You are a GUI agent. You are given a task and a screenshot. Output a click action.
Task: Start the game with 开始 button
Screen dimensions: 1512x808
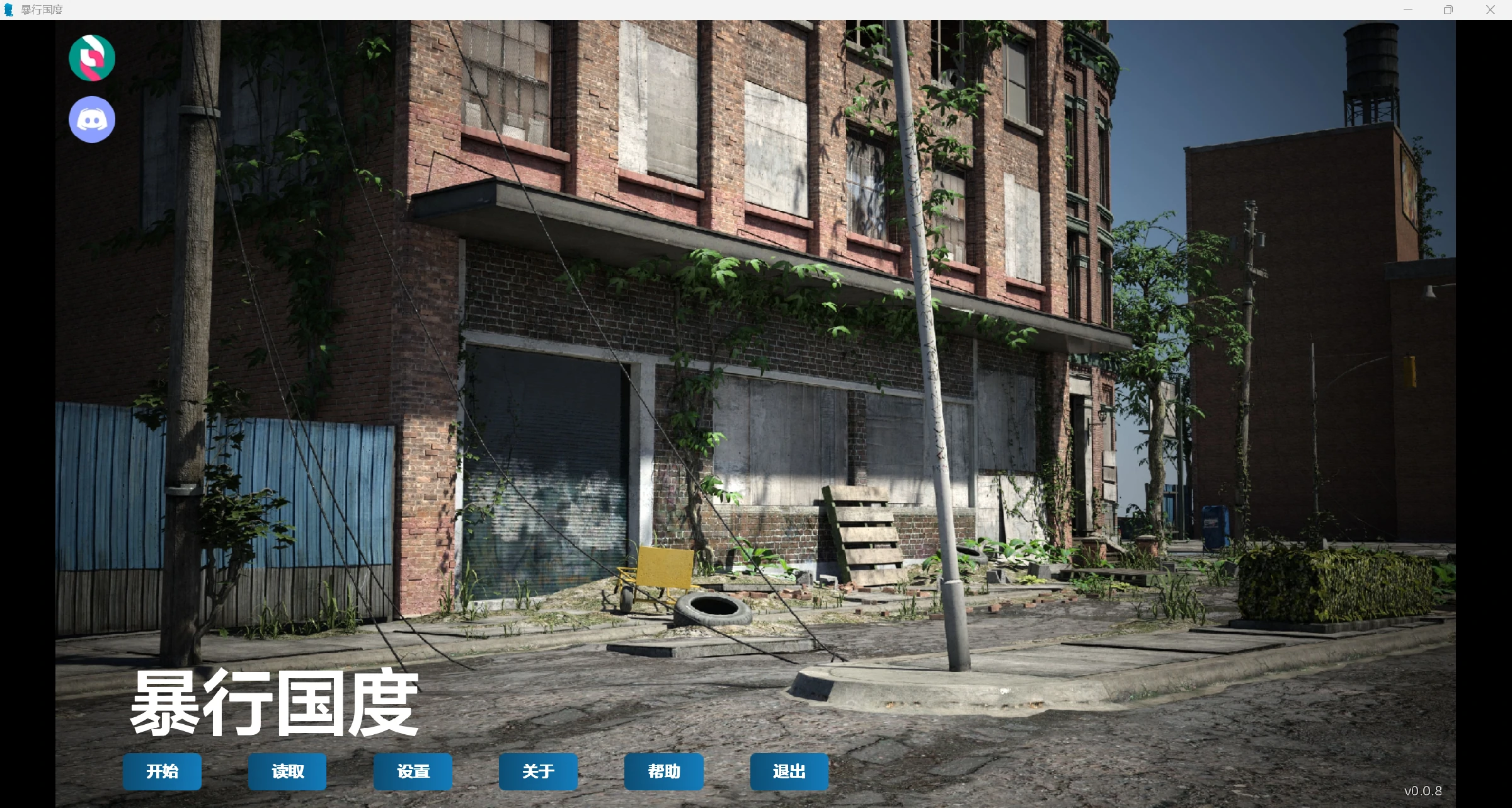pyautogui.click(x=162, y=771)
